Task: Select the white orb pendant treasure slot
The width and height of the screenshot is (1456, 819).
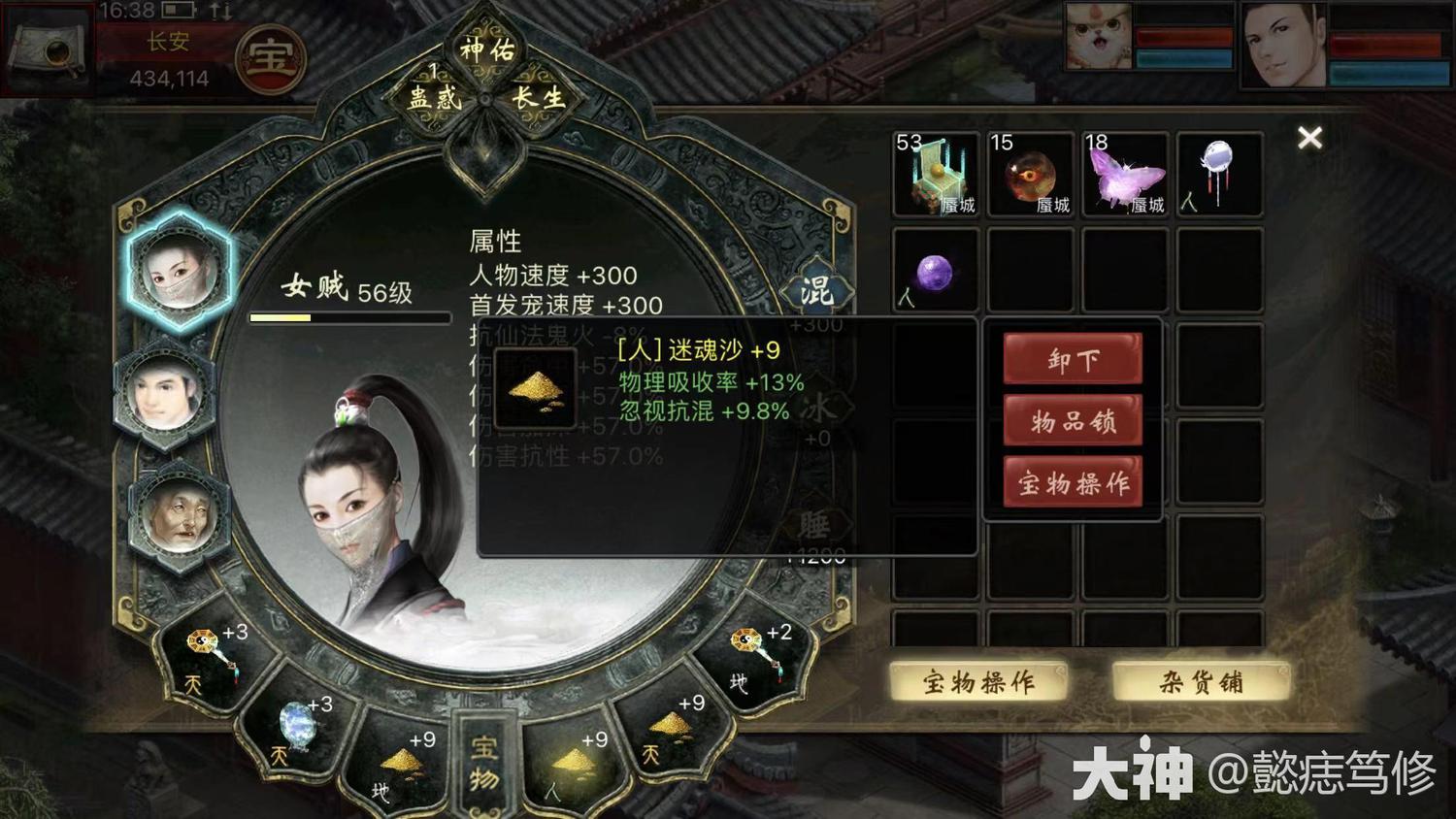Action: (1219, 175)
